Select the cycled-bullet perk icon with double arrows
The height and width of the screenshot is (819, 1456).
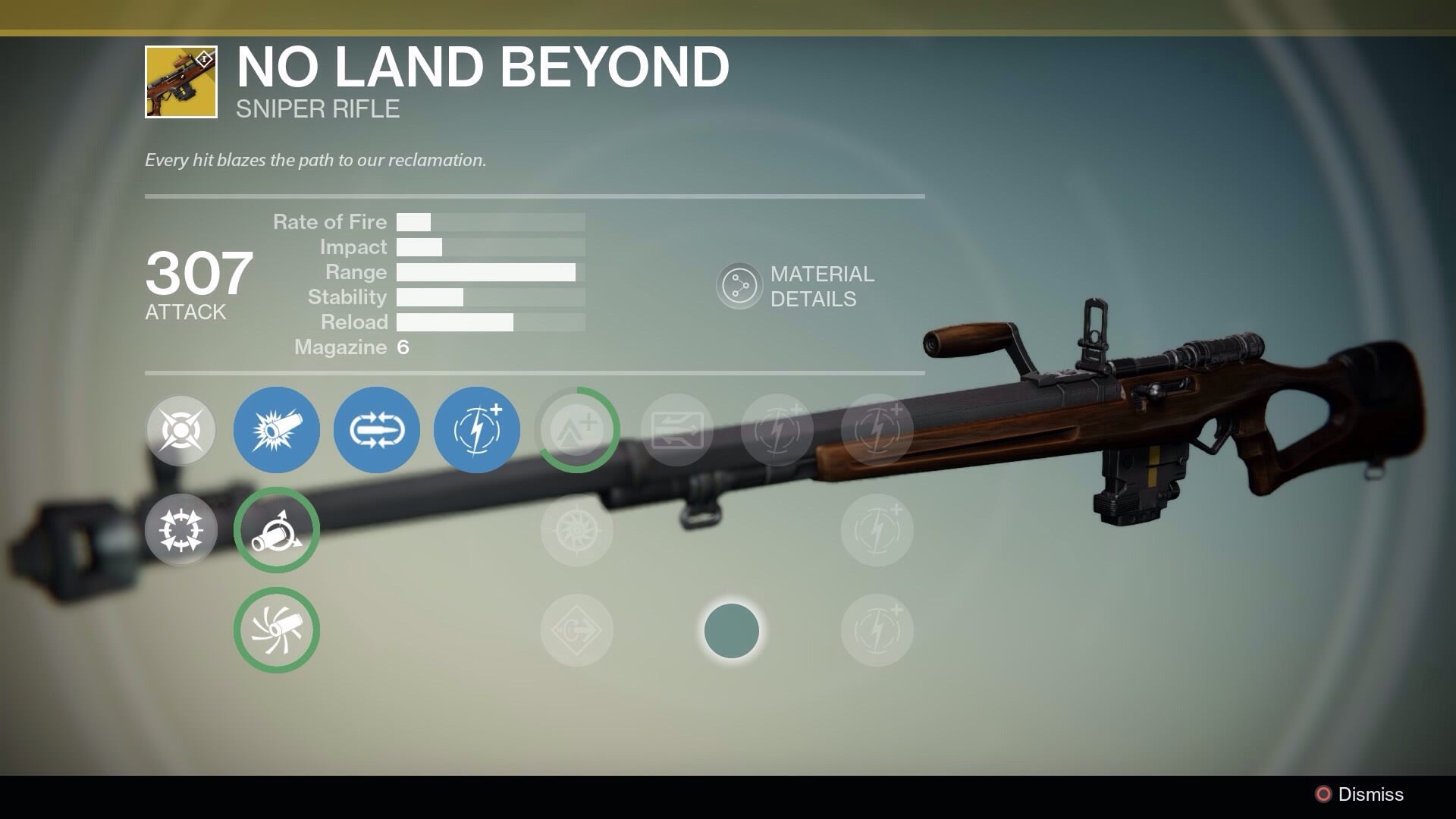375,430
